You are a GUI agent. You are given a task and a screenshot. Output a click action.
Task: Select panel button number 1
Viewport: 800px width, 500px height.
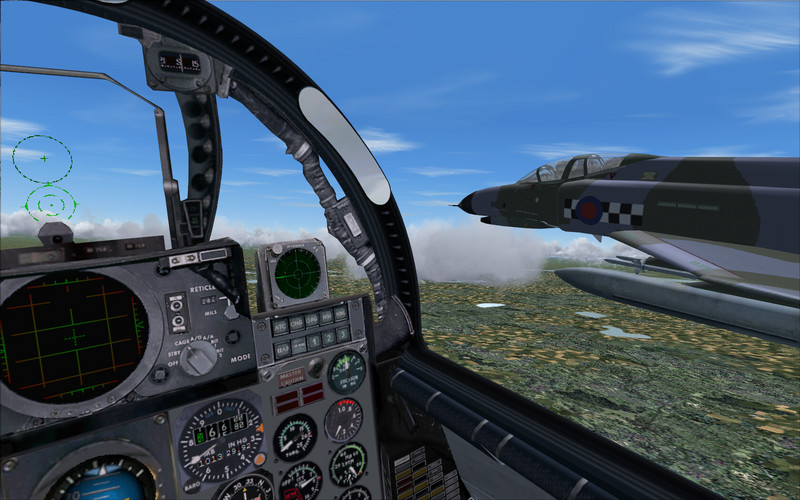pyautogui.click(x=314, y=341)
